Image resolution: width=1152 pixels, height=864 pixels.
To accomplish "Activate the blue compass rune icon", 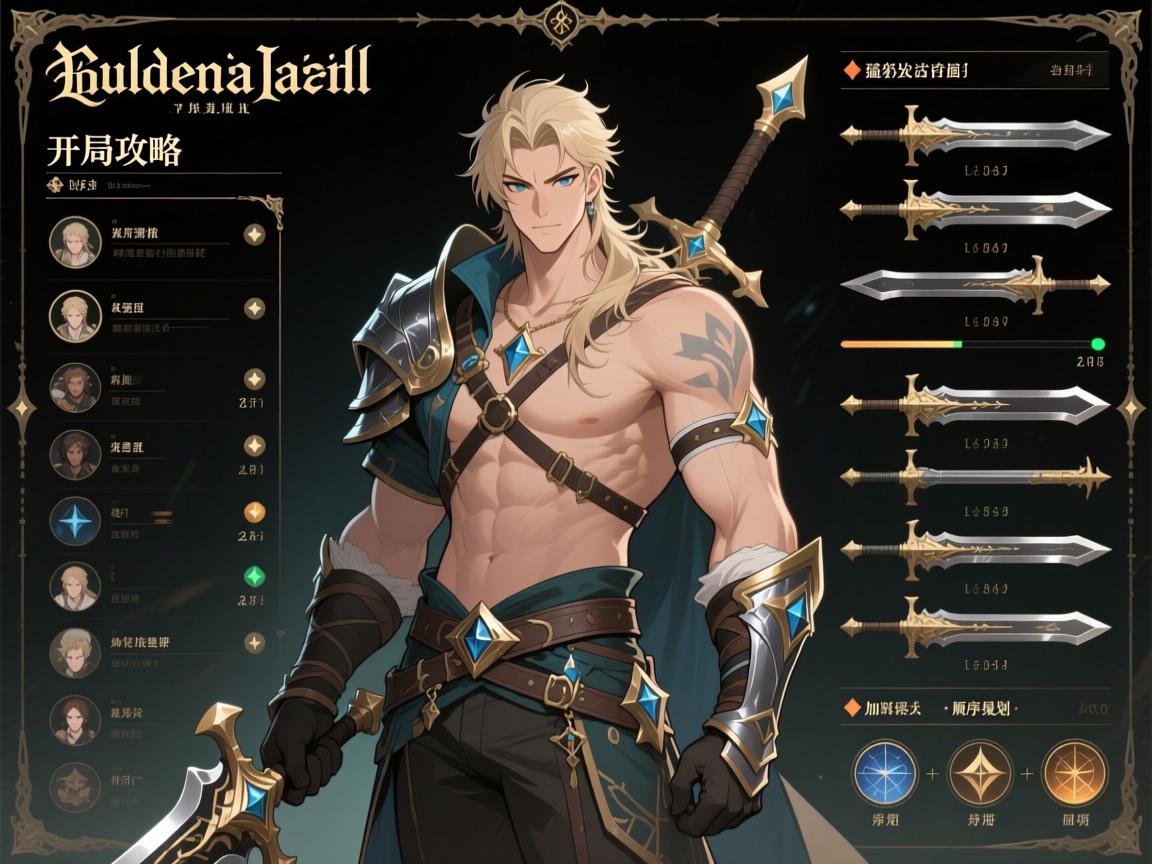I will 885,772.
